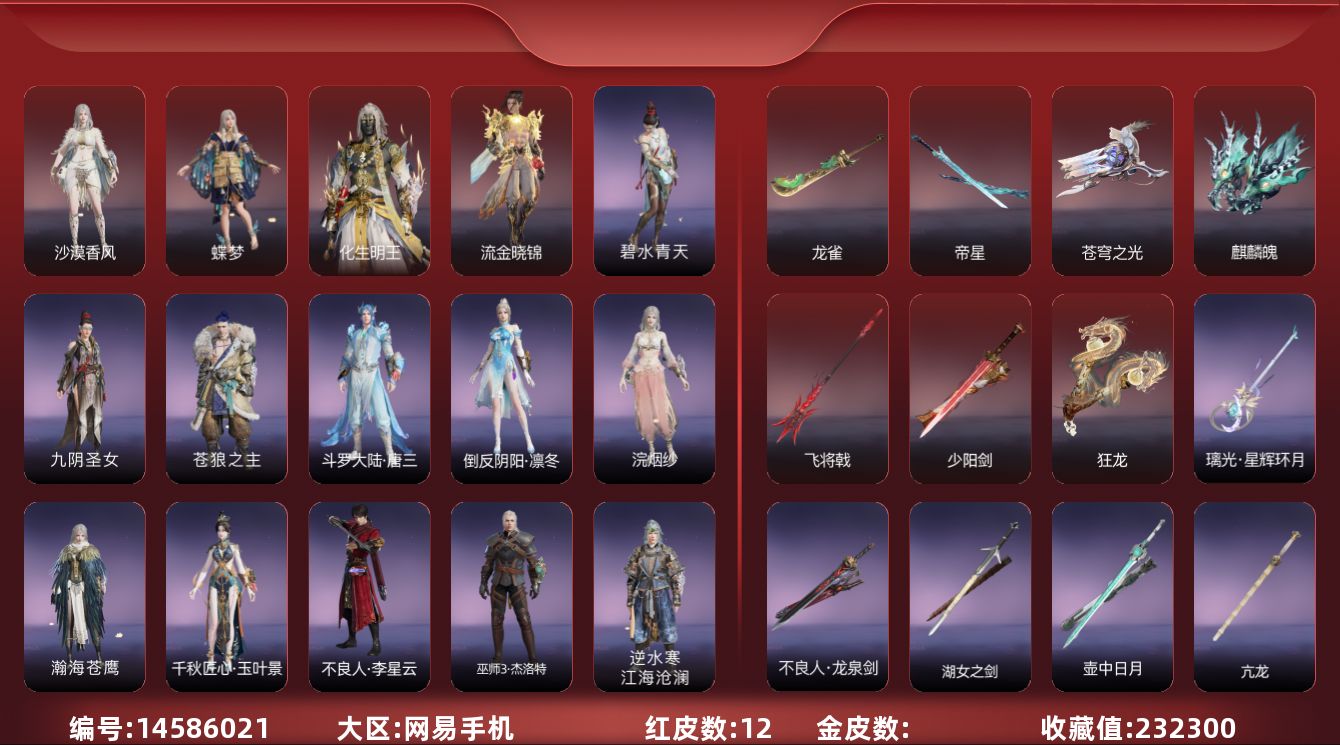
Task: Select the 帝星 sword icon
Action: point(969,180)
